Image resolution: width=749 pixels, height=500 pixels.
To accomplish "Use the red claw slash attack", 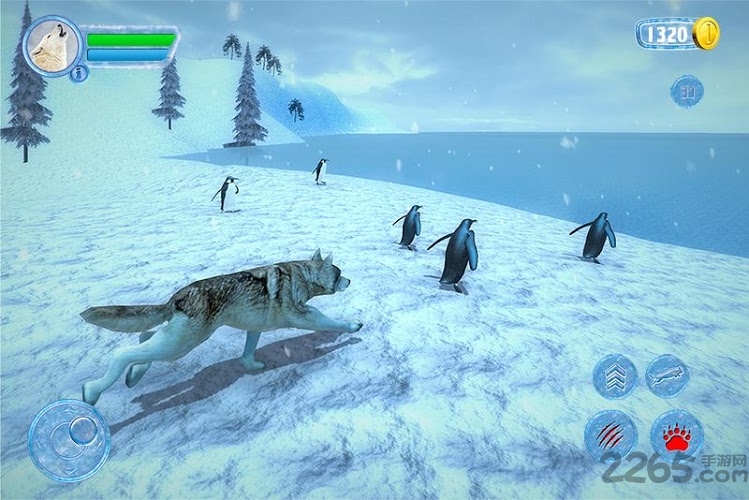I will (609, 435).
